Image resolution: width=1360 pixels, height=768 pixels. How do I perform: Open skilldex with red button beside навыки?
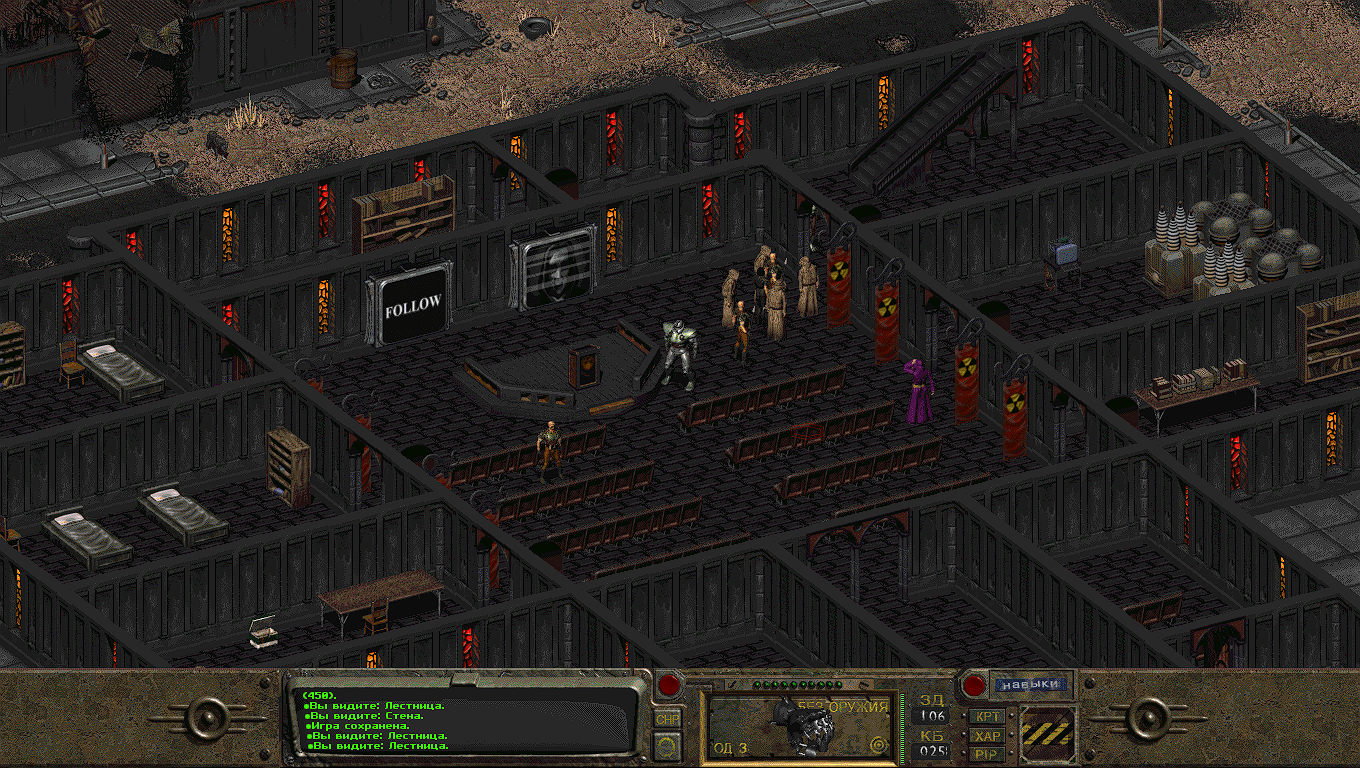(x=972, y=686)
